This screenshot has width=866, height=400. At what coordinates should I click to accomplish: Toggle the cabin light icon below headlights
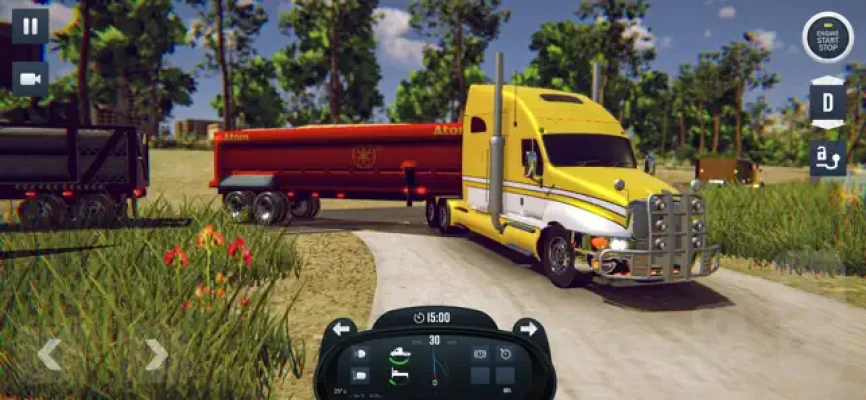[360, 376]
